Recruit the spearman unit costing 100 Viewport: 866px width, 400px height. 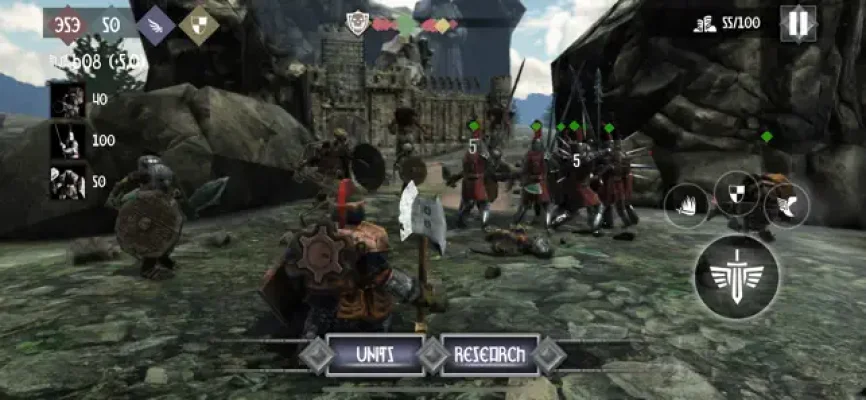pyautogui.click(x=69, y=141)
